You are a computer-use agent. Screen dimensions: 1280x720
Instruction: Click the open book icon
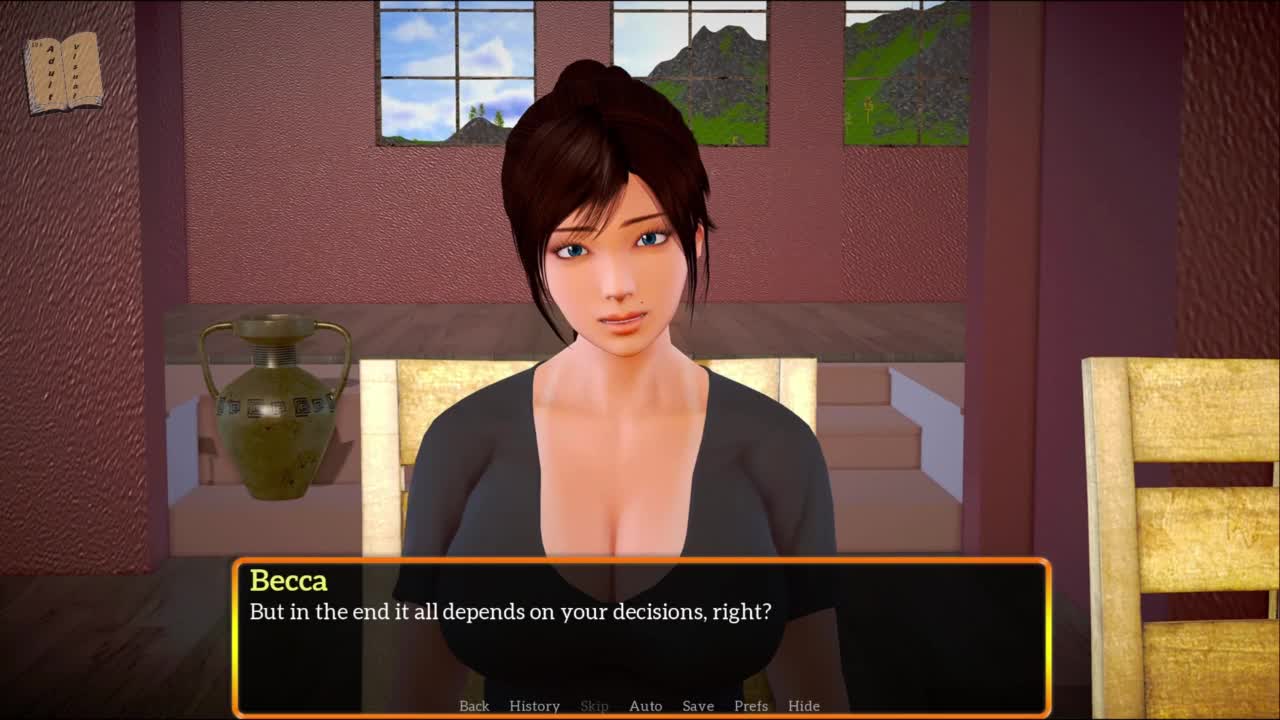pyautogui.click(x=64, y=72)
